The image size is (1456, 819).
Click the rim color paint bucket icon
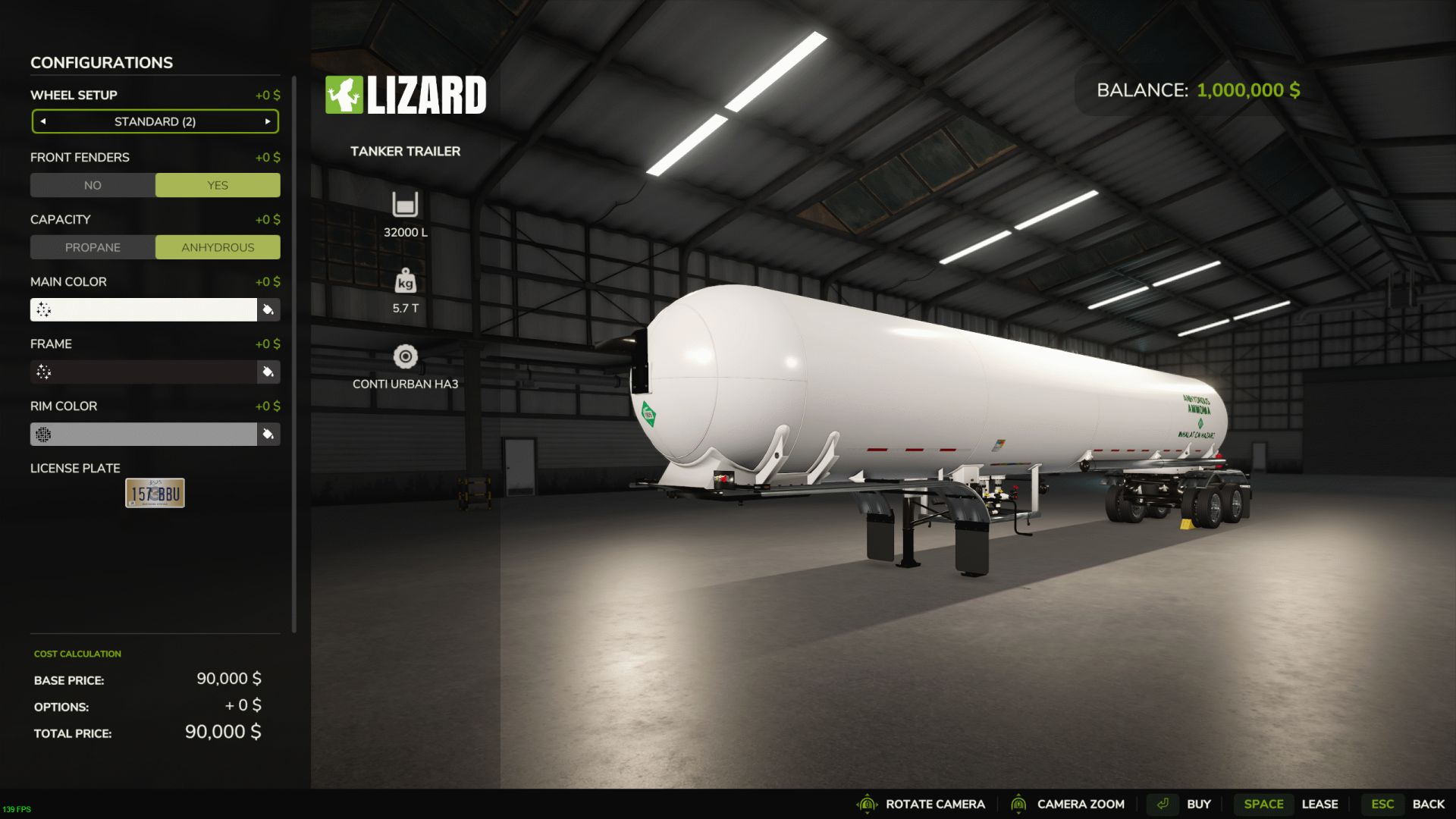coord(268,434)
